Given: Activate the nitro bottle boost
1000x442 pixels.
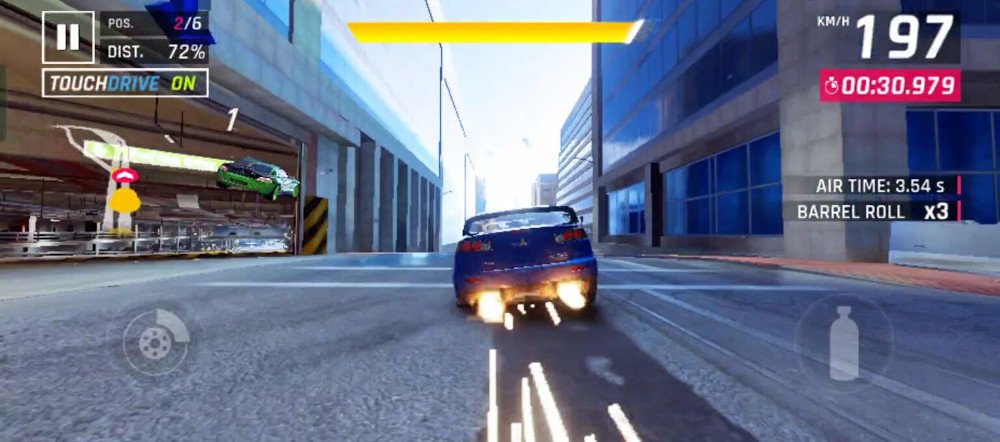Looking at the screenshot, I should tap(844, 341).
